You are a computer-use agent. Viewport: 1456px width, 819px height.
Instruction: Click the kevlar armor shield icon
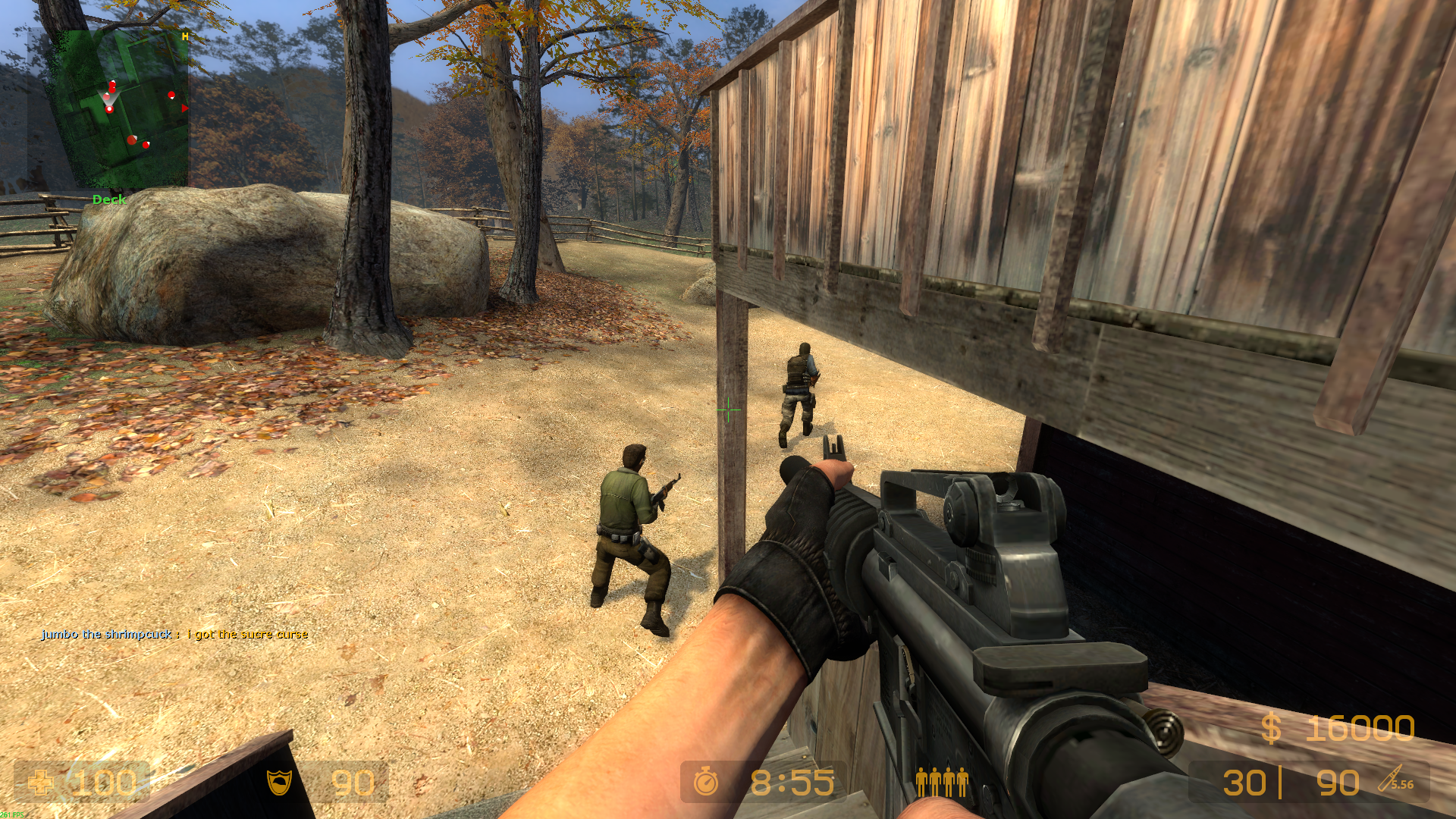pyautogui.click(x=279, y=782)
